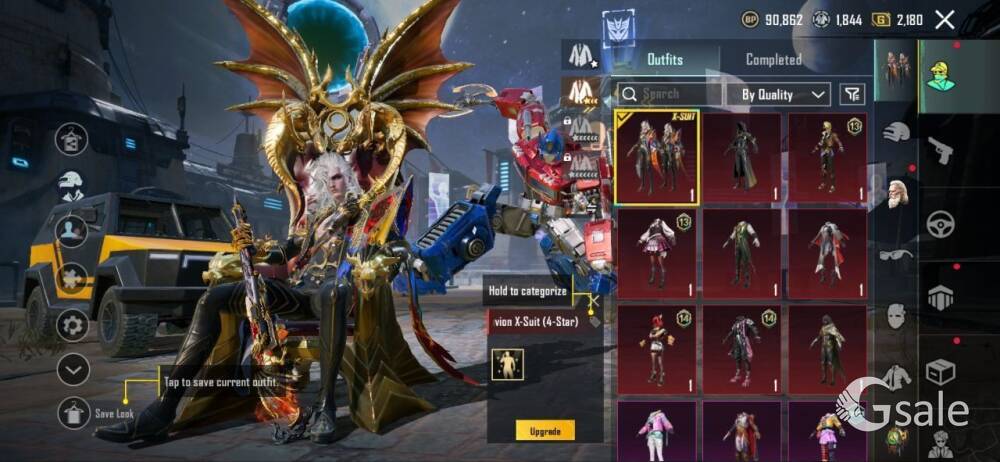
Task: Open the helmet category
Action: click(x=896, y=131)
